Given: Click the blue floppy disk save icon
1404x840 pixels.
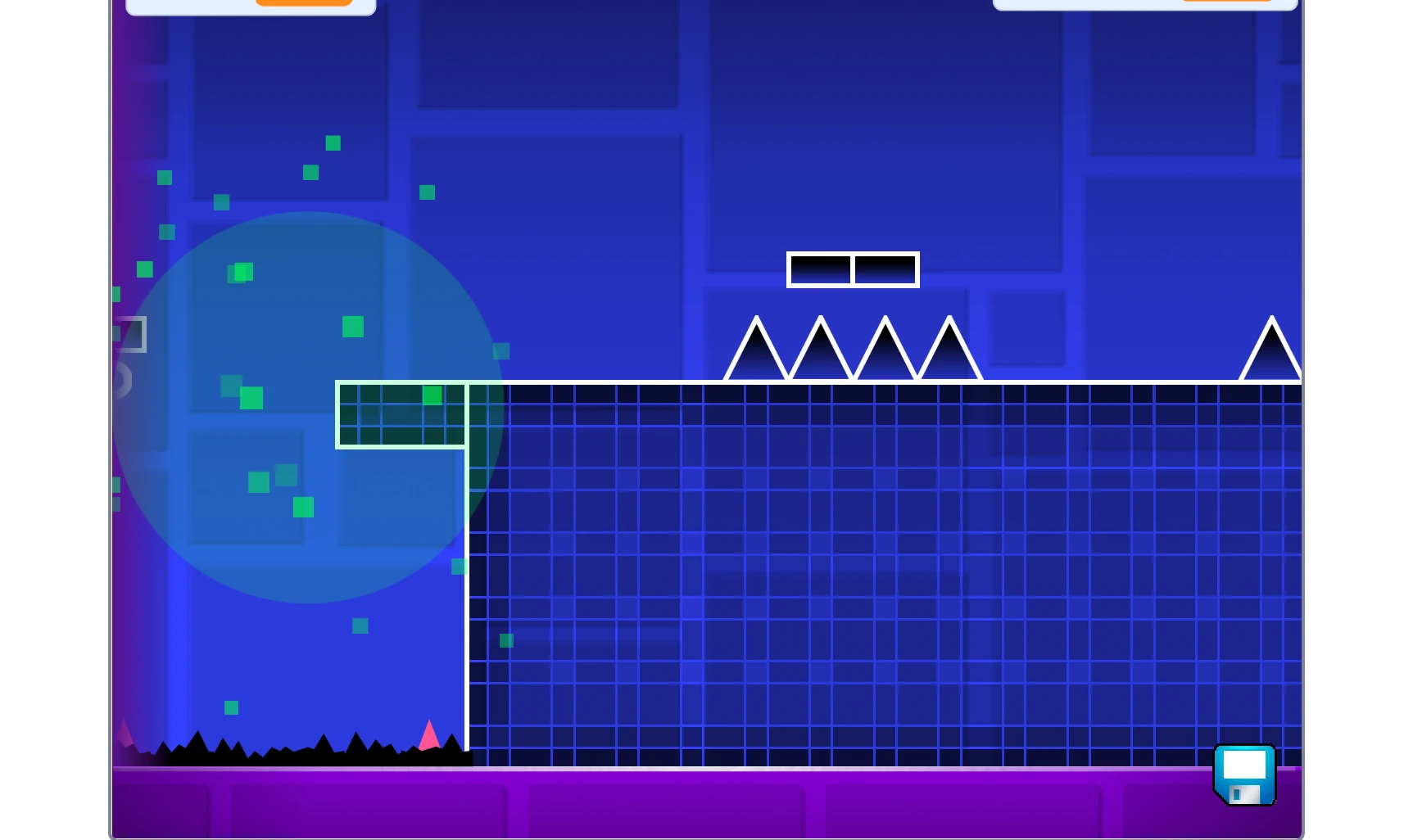Looking at the screenshot, I should (1243, 773).
